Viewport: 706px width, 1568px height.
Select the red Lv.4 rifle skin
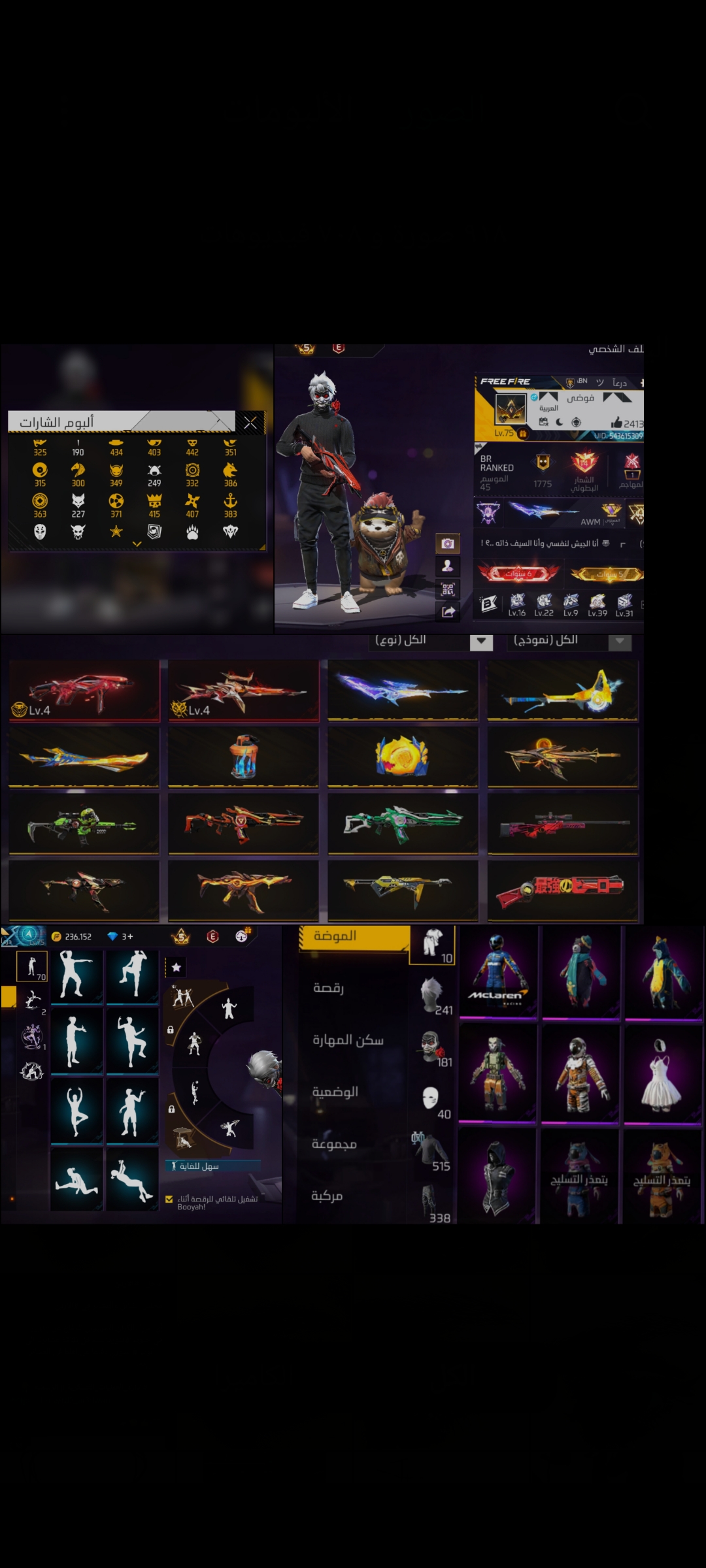click(84, 690)
